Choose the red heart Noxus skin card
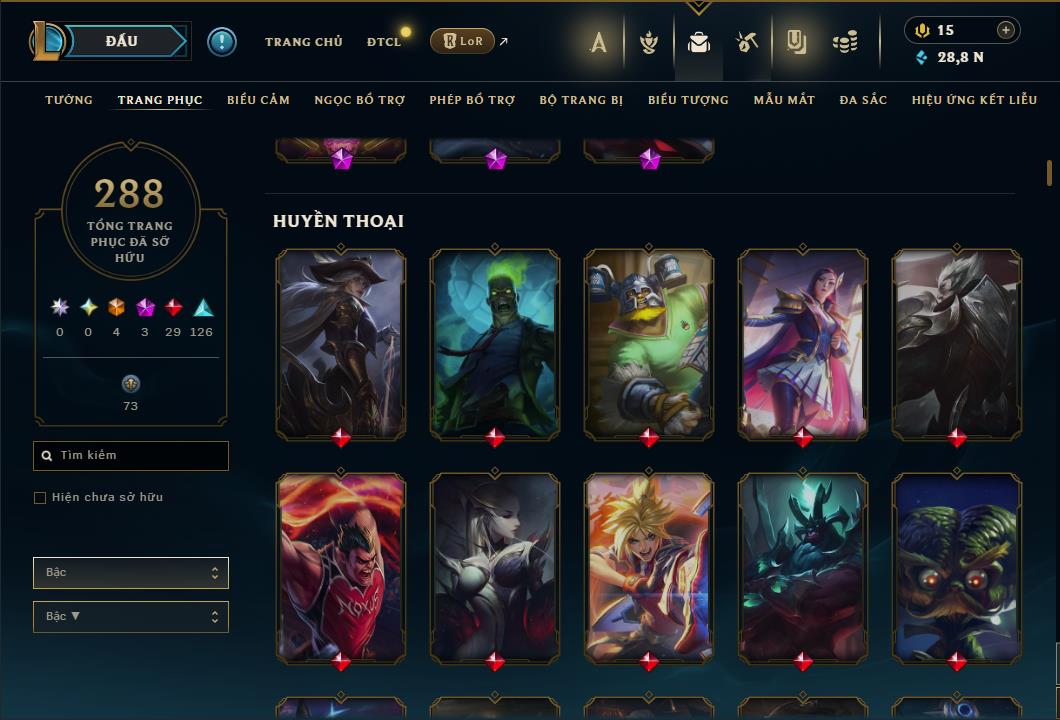The image size is (1060, 720). 341,568
